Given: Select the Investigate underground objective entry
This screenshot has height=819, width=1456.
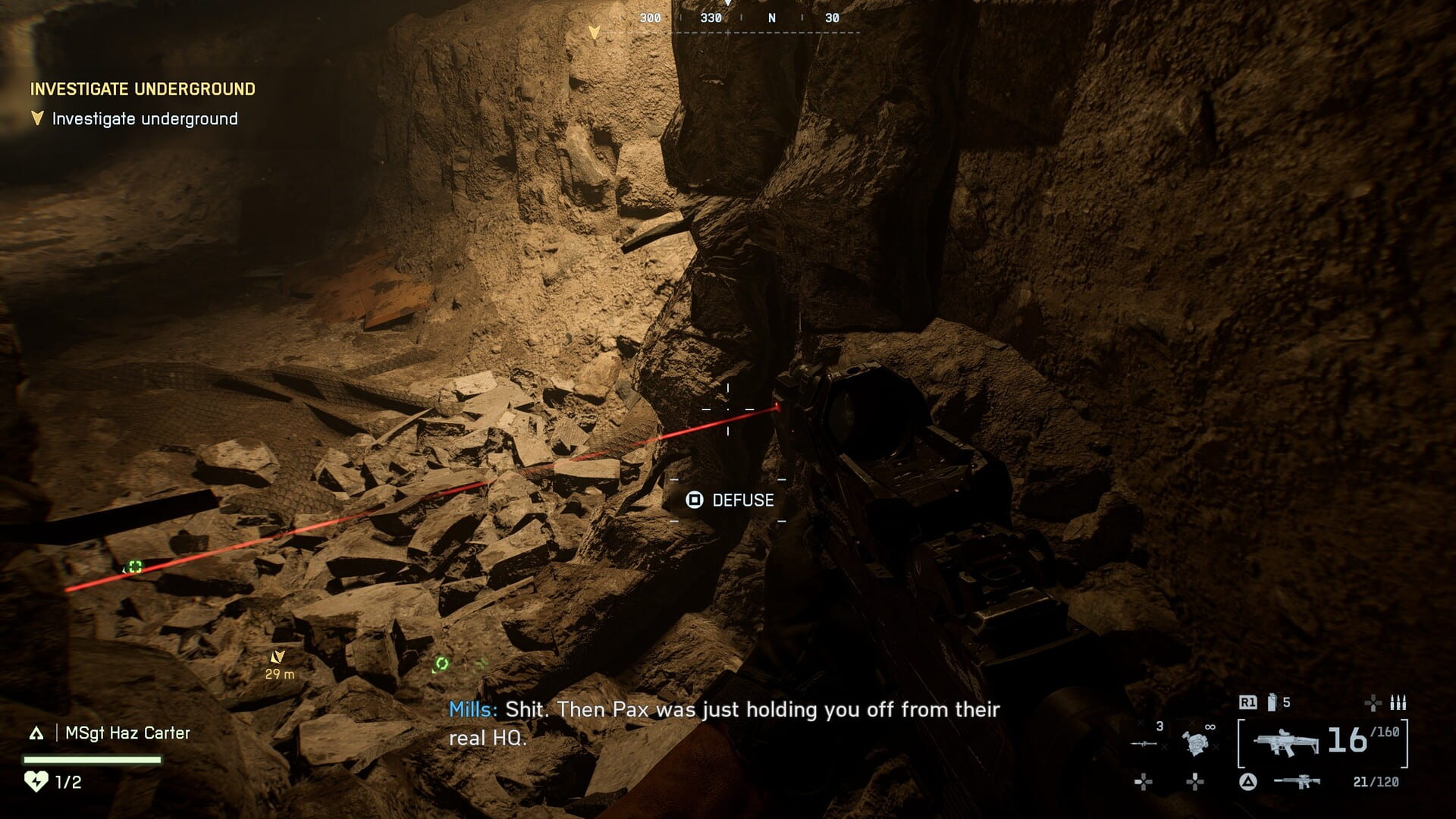Looking at the screenshot, I should tap(144, 118).
